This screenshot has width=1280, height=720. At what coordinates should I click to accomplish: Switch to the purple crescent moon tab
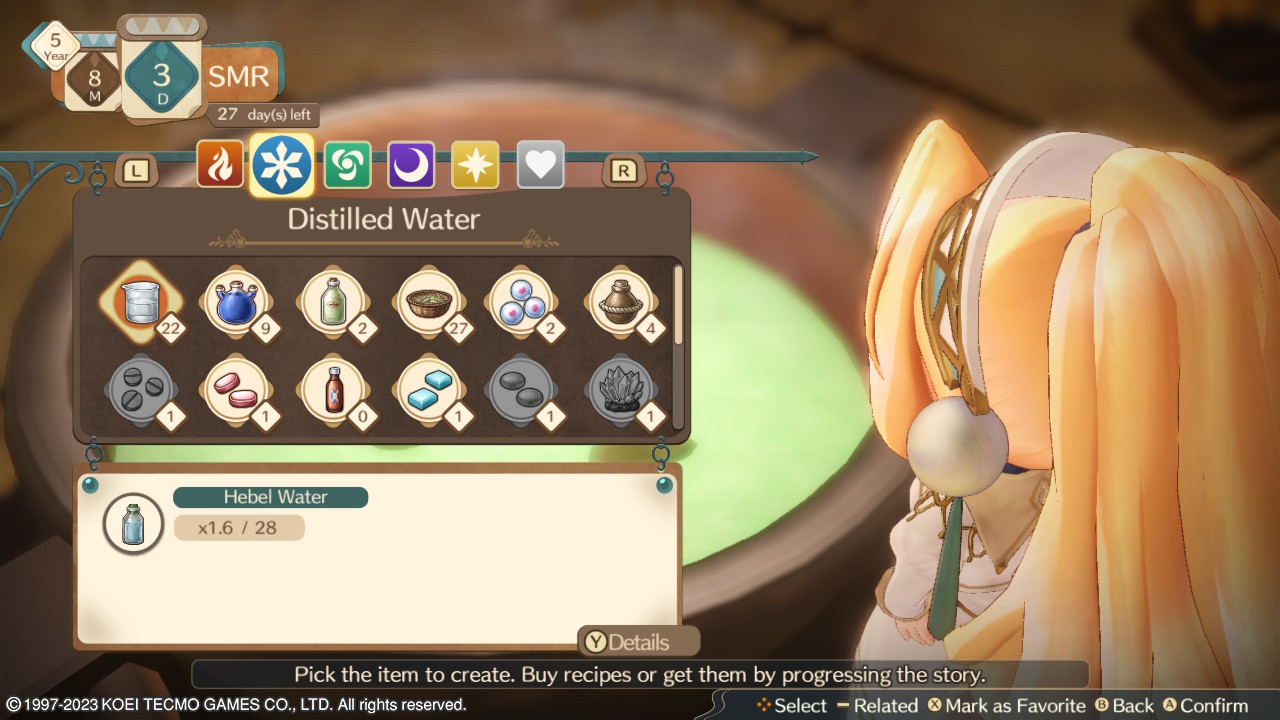pyautogui.click(x=411, y=165)
